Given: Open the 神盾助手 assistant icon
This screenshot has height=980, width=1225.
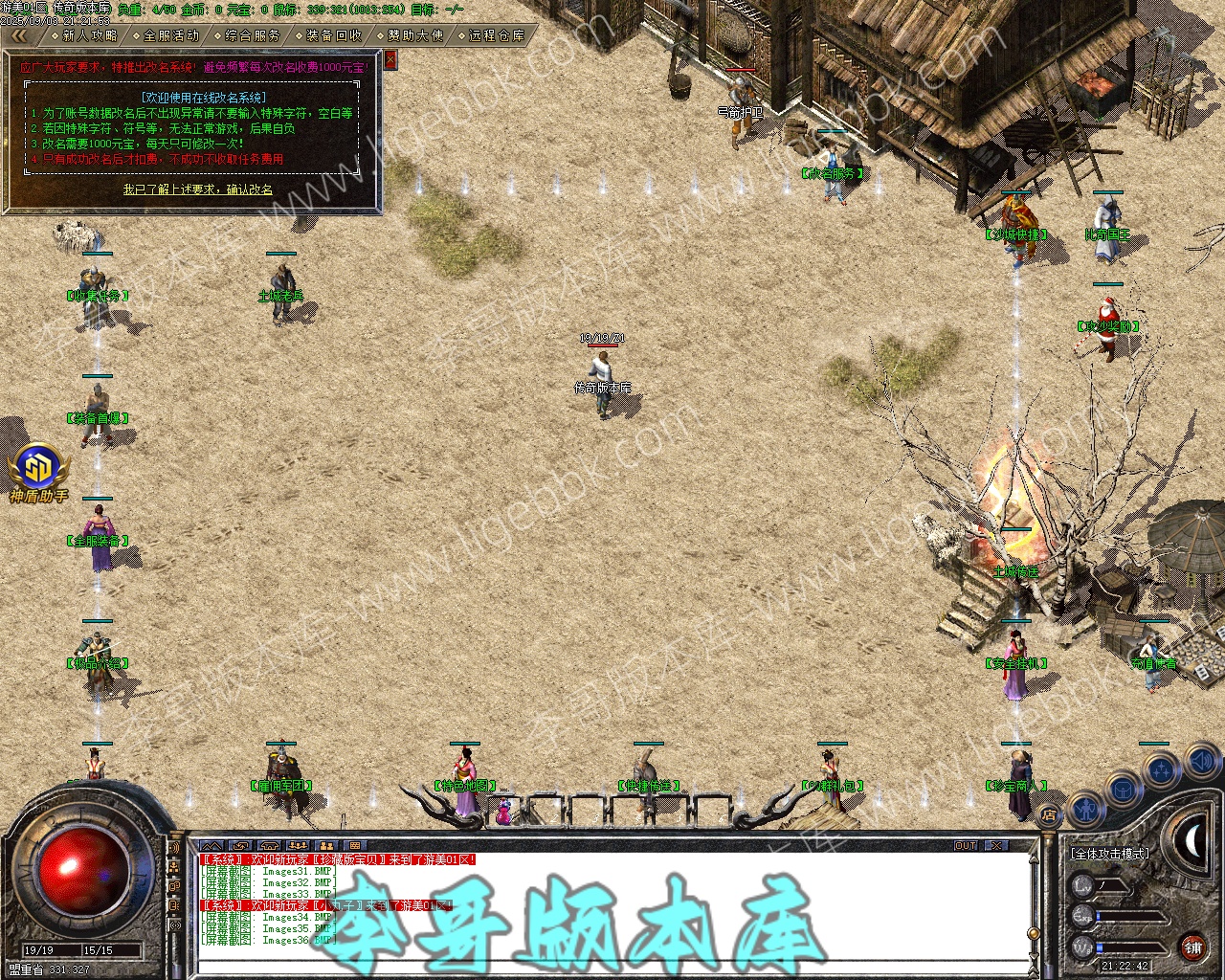Looking at the screenshot, I should (38, 473).
